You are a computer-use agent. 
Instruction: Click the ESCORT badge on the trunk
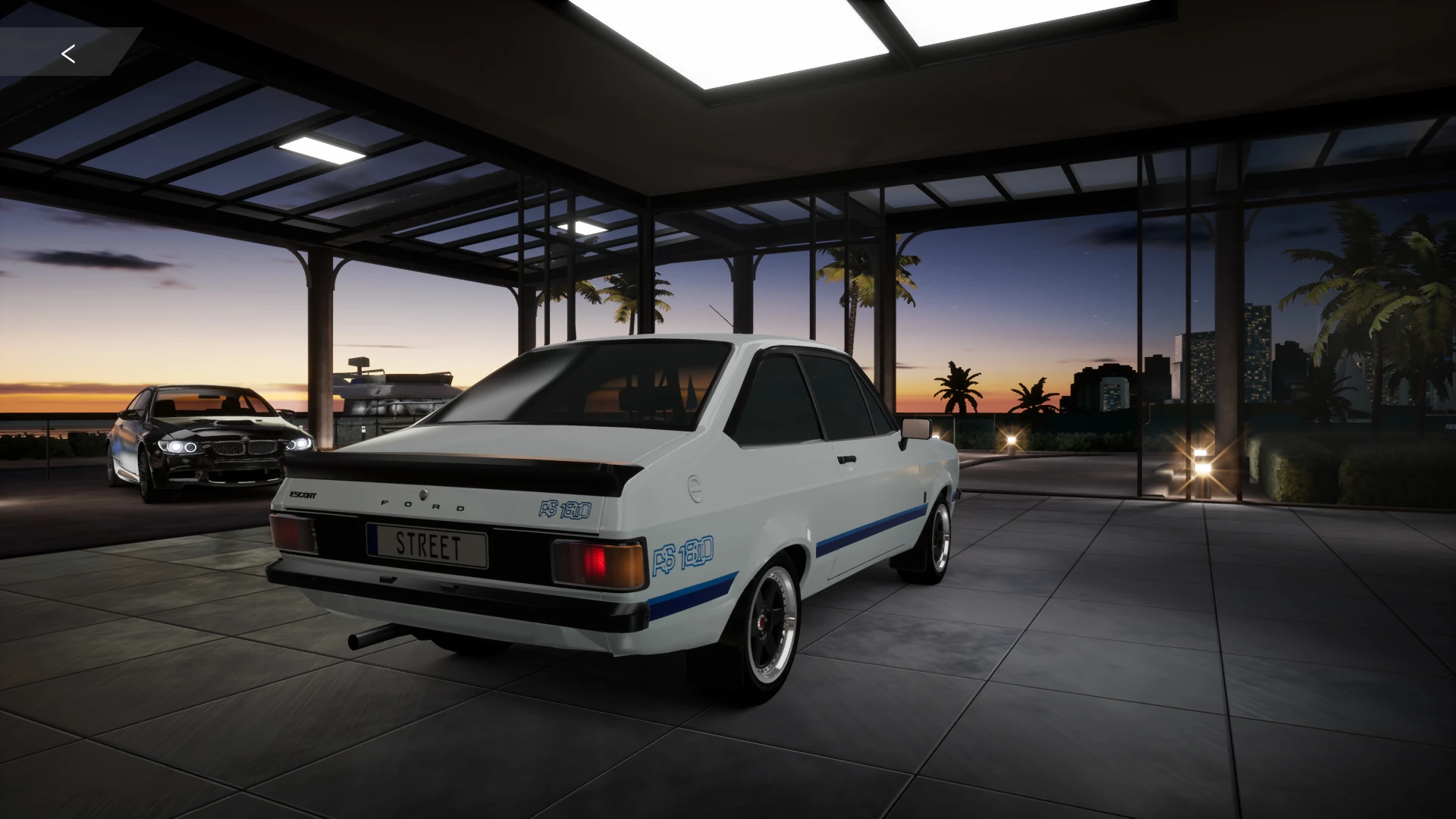304,494
